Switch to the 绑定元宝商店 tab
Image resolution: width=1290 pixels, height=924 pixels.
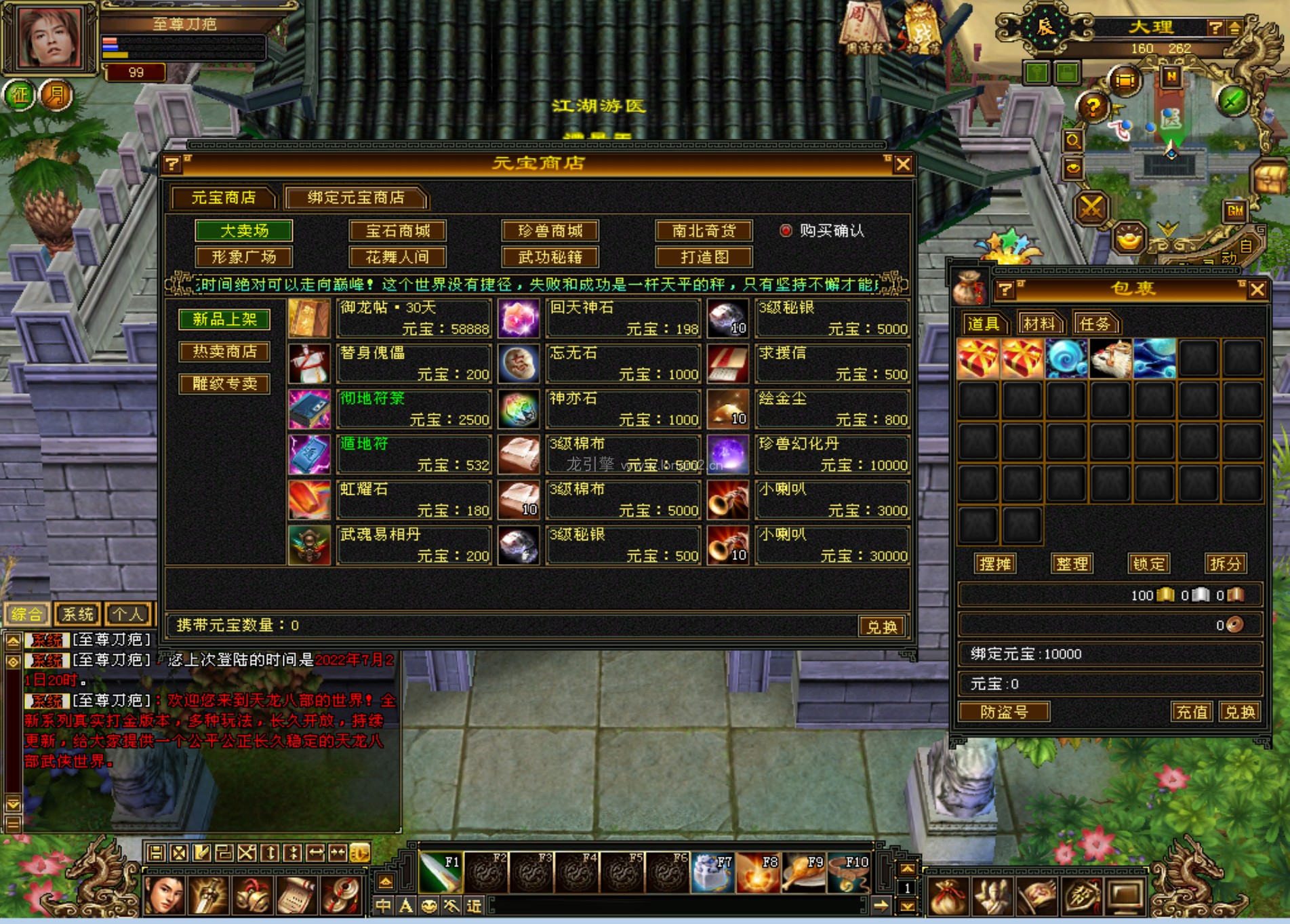click(356, 197)
